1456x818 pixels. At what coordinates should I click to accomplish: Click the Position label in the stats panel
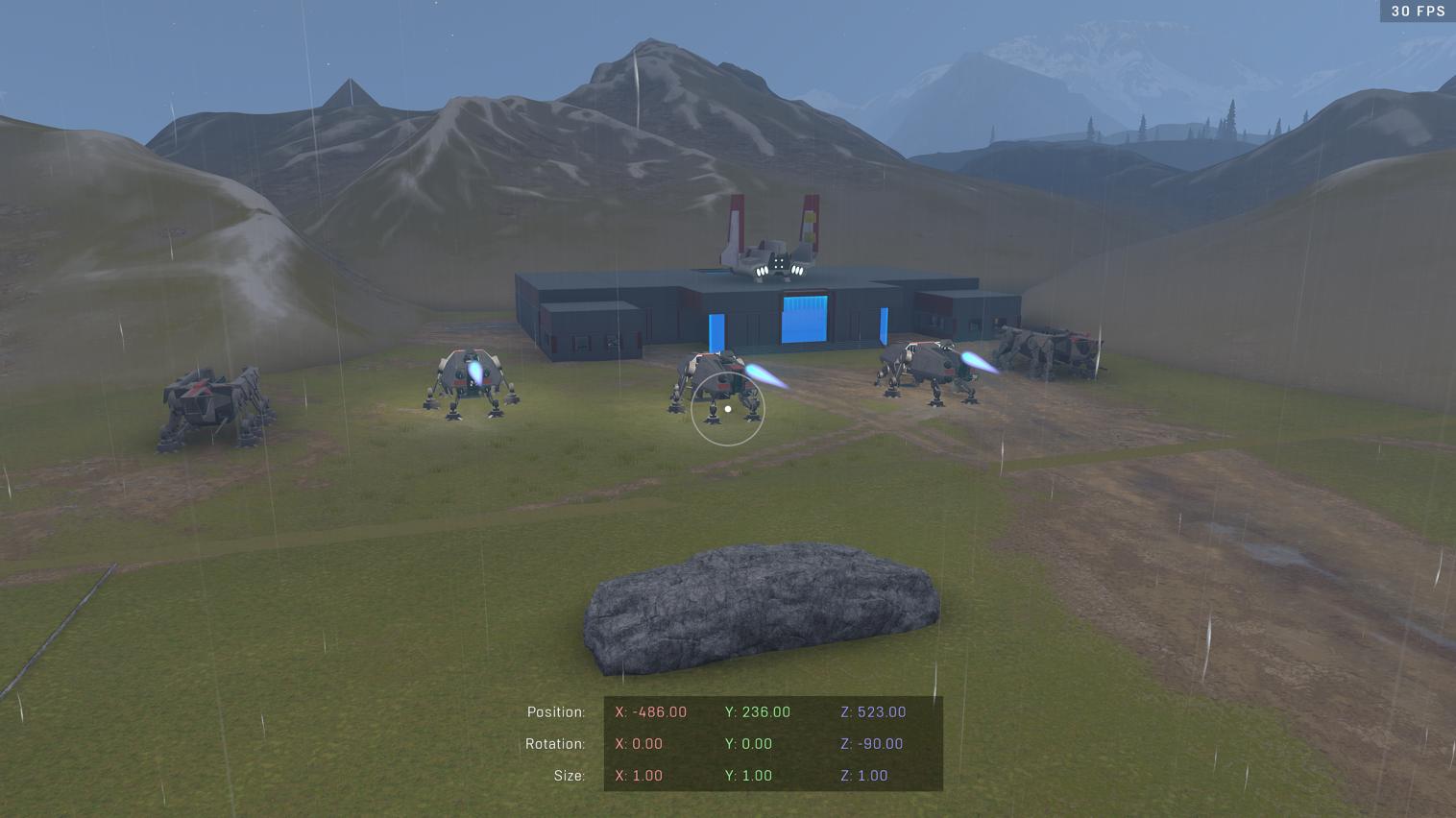coord(557,711)
